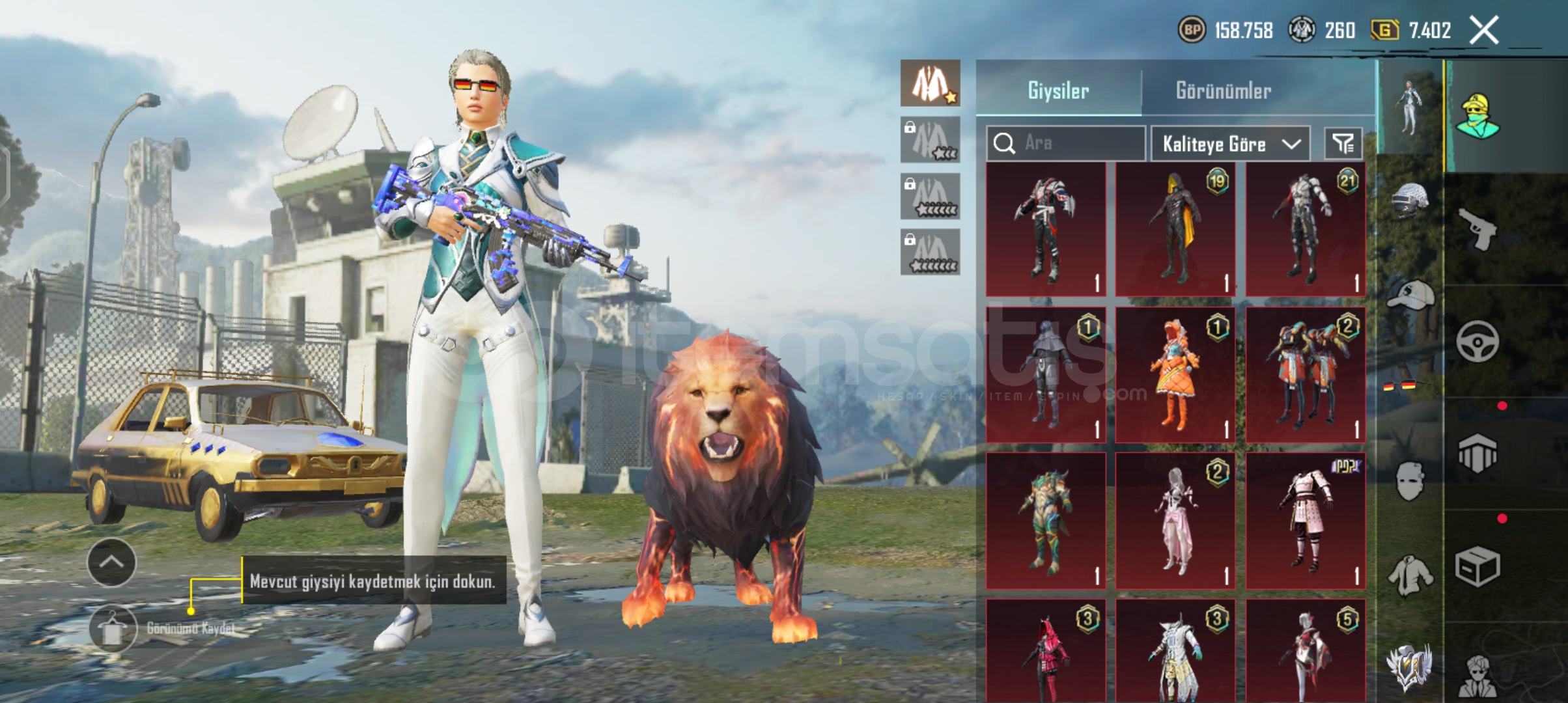Select the pink dress outfit thumbnail
Viewport: 1568px width, 703px height.
[x=1175, y=522]
